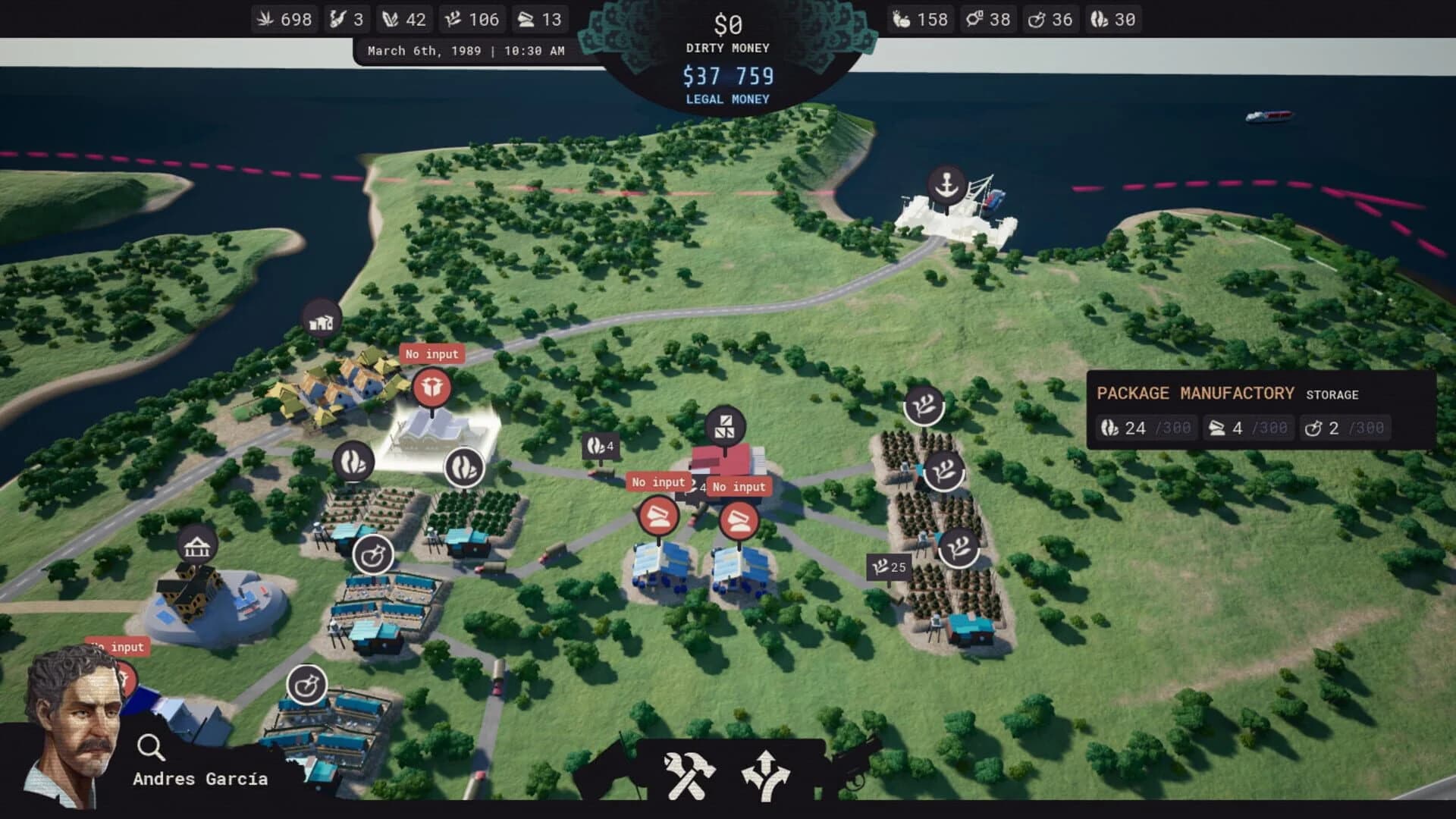Click the Dirty Money display showing $0
The image size is (1456, 819).
pos(726,23)
